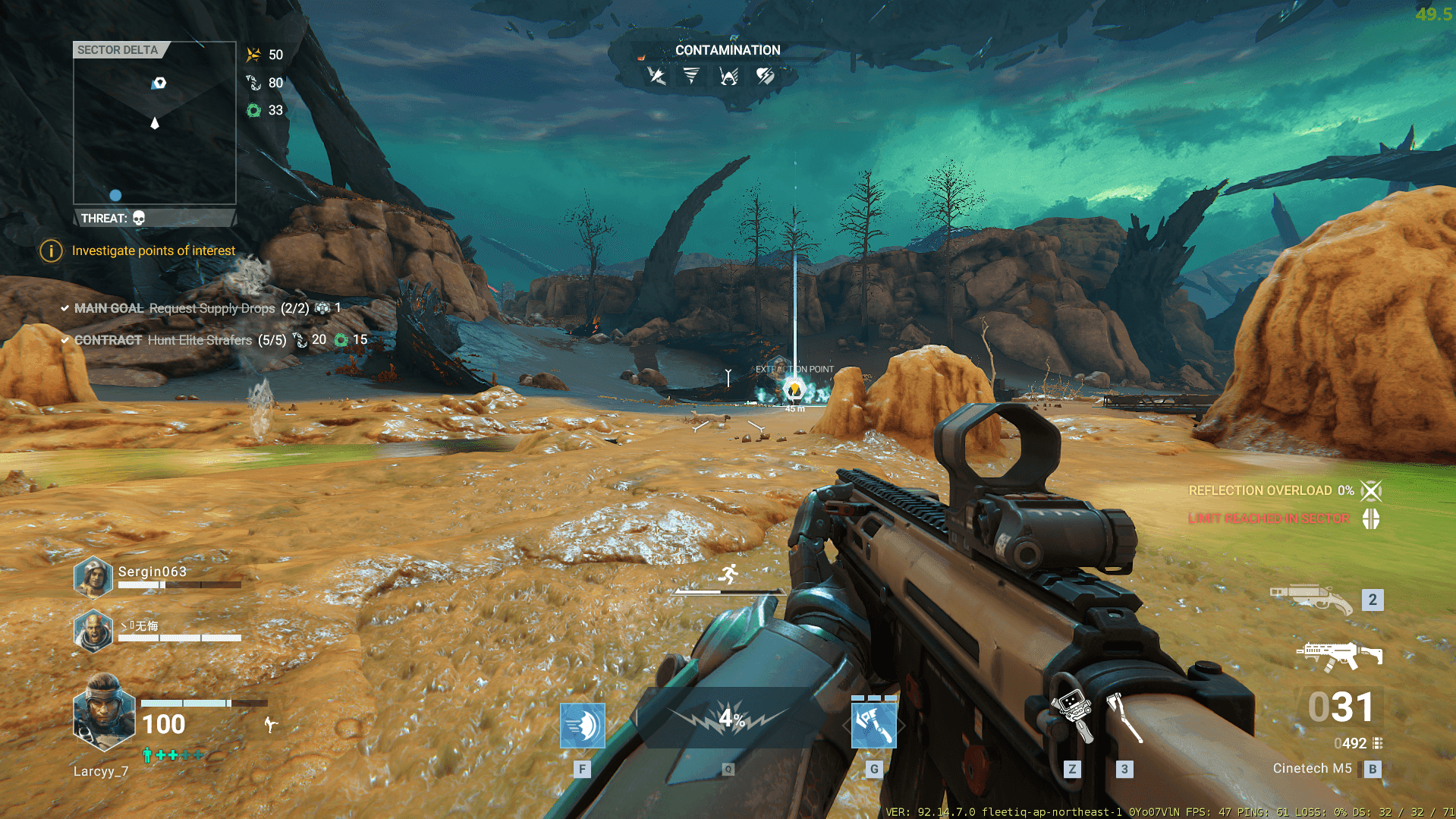Select the robot drone gadget icon
Screen dimensions: 1456x819
tap(1072, 714)
